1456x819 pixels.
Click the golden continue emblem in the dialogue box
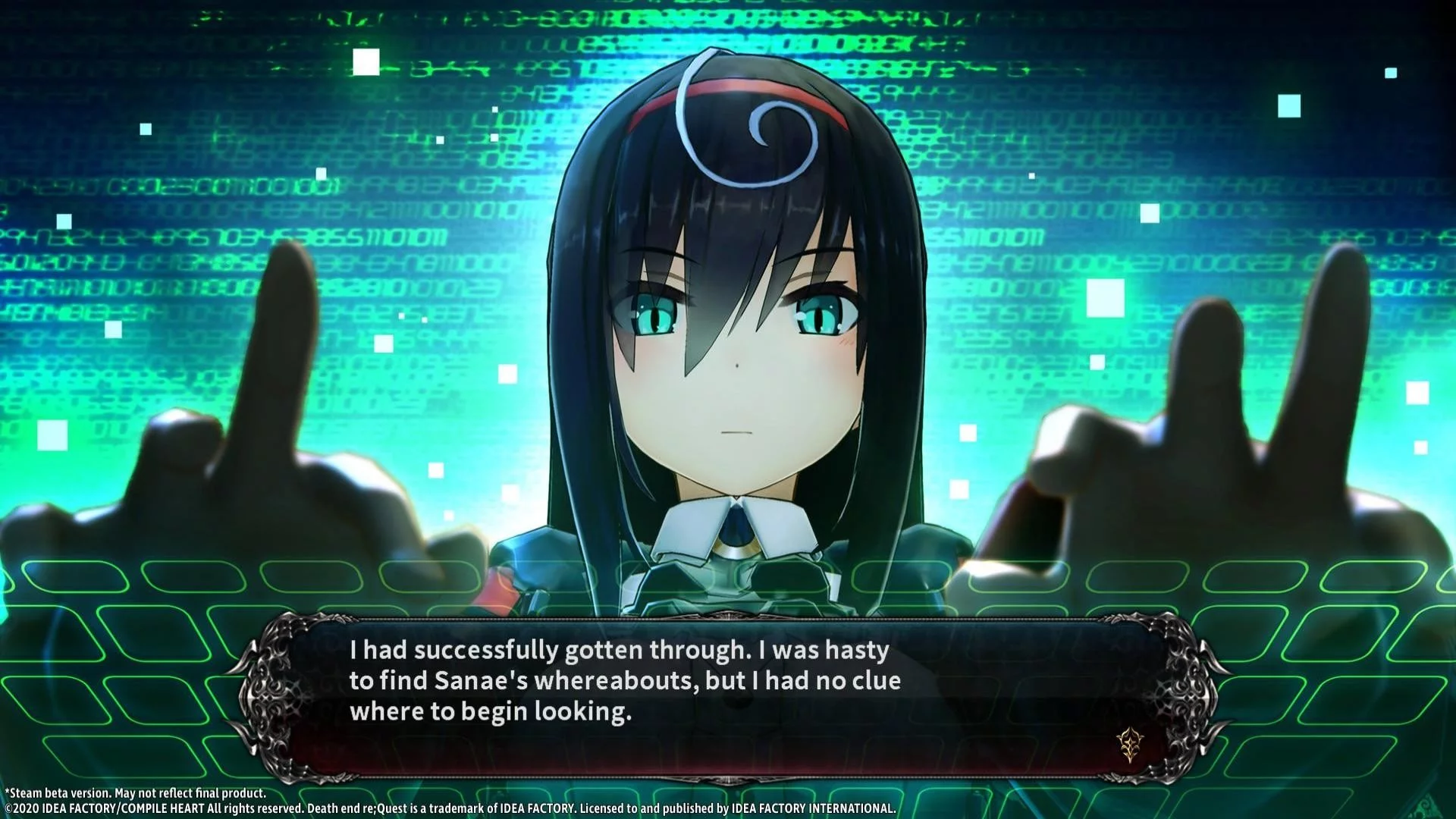point(1129,744)
